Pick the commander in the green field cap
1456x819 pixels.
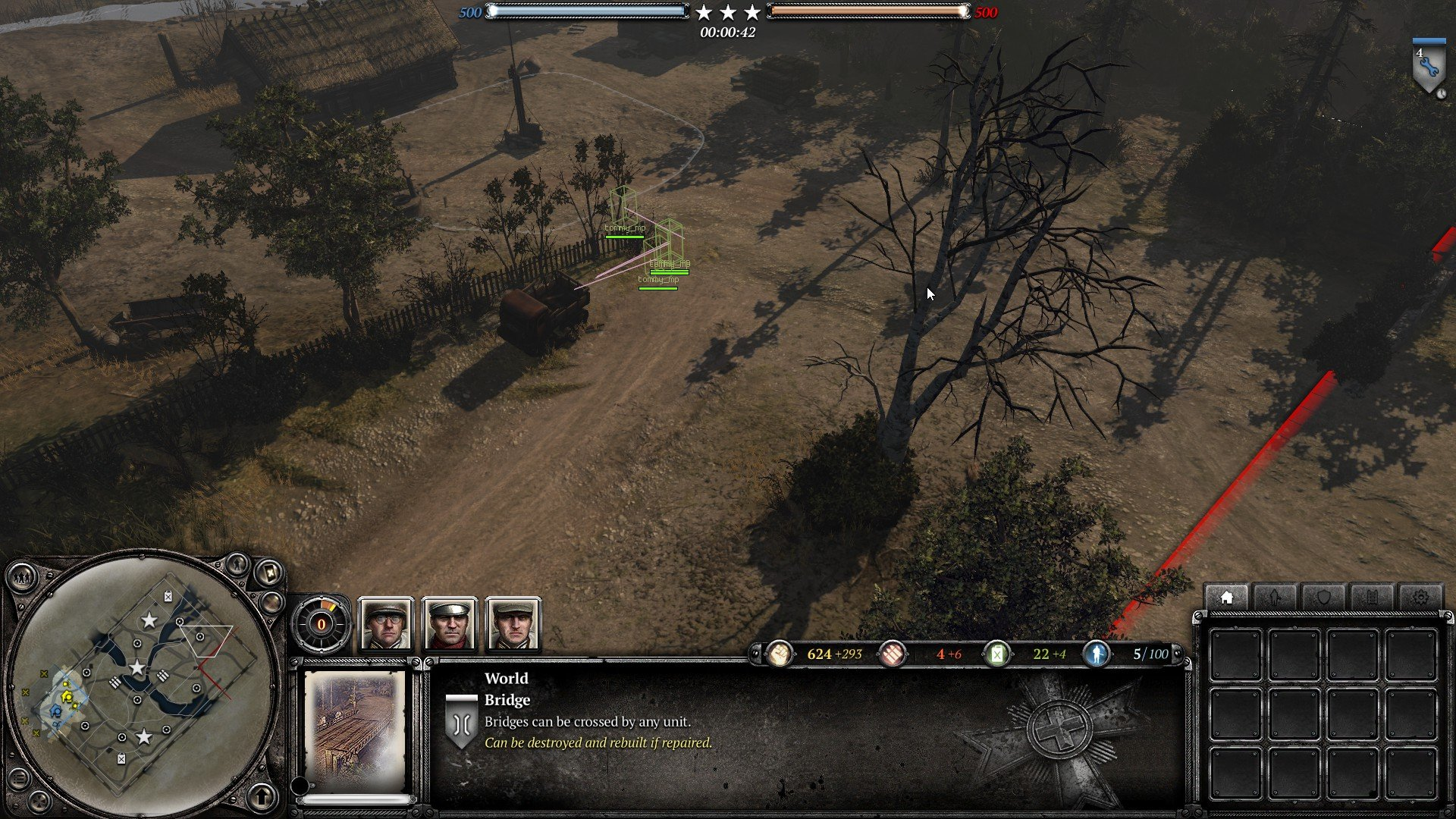pos(513,625)
